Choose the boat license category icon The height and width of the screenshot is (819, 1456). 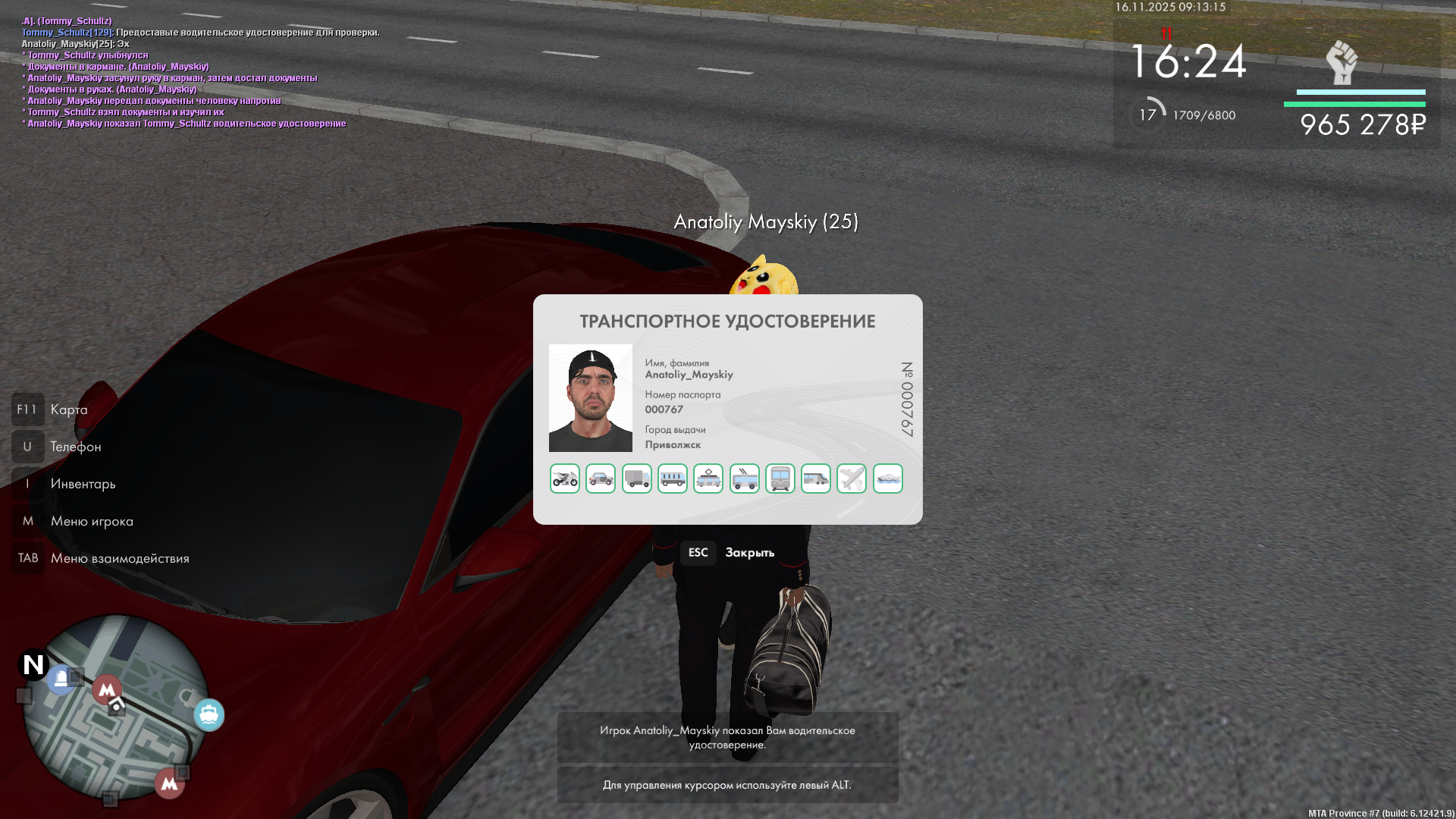click(888, 479)
